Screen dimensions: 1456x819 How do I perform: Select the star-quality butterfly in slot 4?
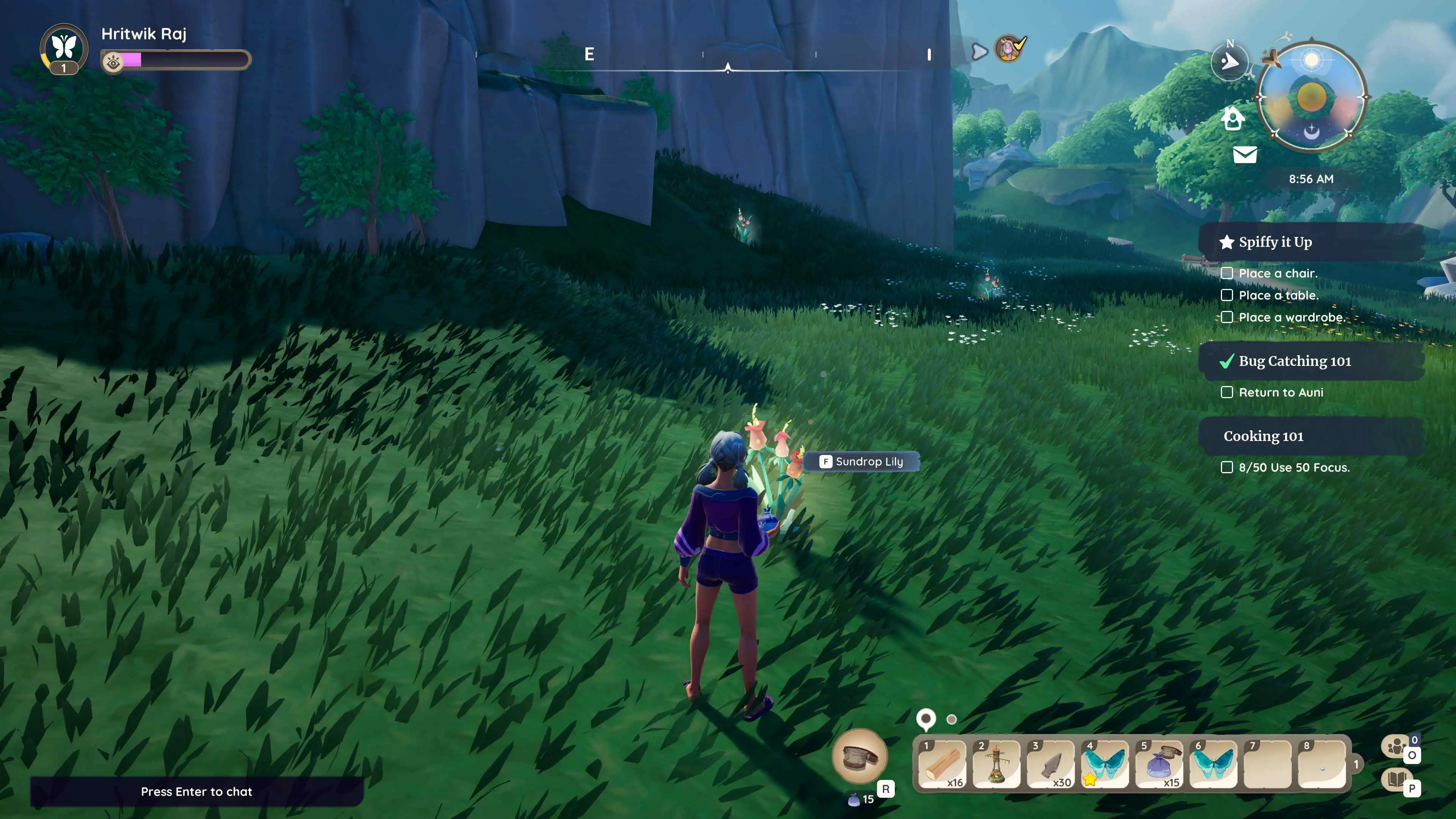point(1105,764)
